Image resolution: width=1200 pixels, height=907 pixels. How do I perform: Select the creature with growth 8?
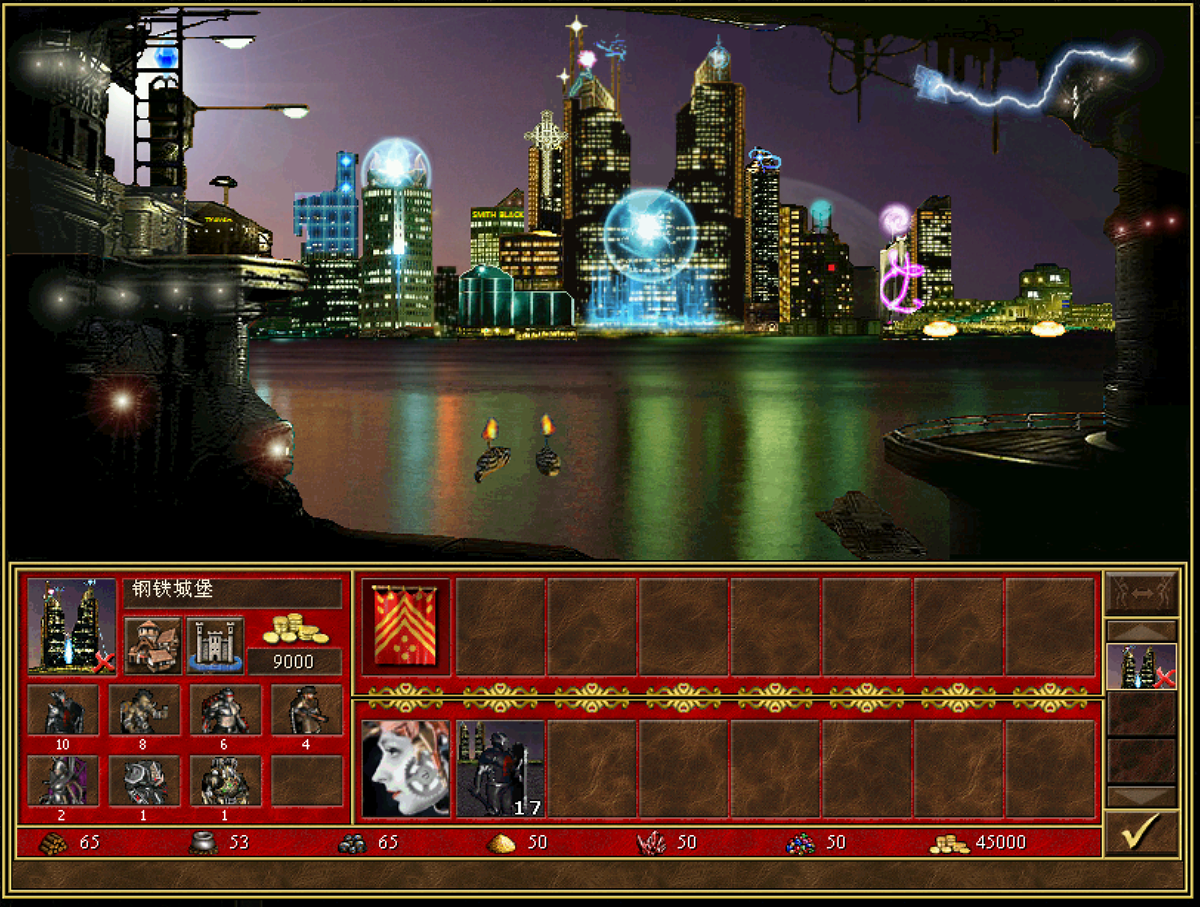point(144,710)
